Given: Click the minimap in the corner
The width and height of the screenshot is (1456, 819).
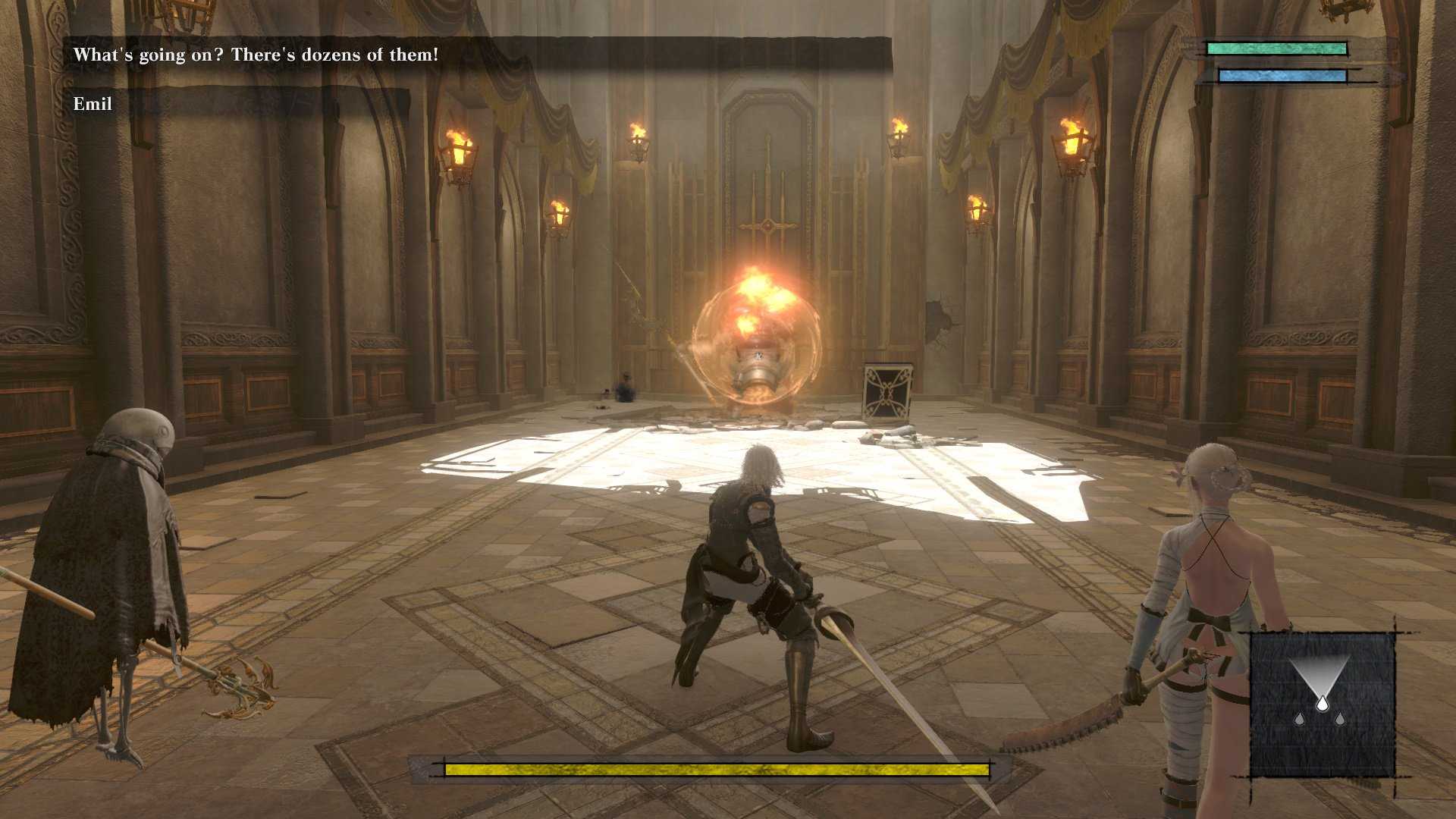Looking at the screenshot, I should point(1322,705).
